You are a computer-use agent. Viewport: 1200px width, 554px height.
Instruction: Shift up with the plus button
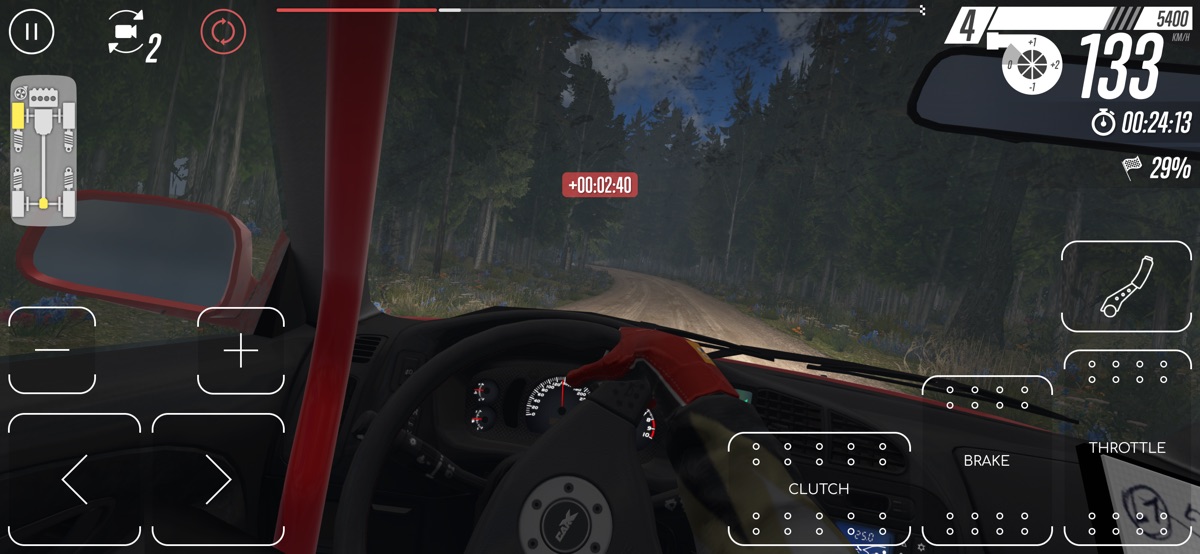(241, 350)
